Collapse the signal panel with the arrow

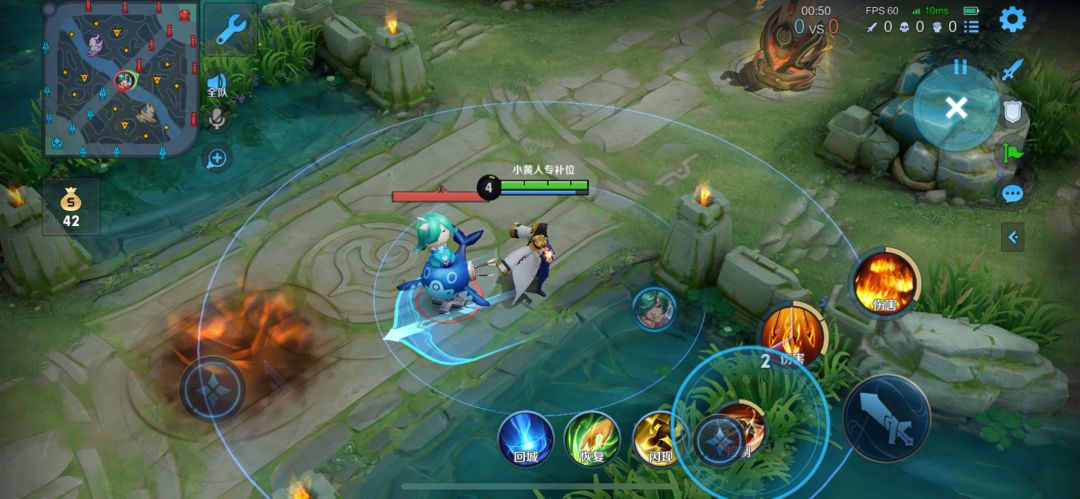[x=1013, y=237]
